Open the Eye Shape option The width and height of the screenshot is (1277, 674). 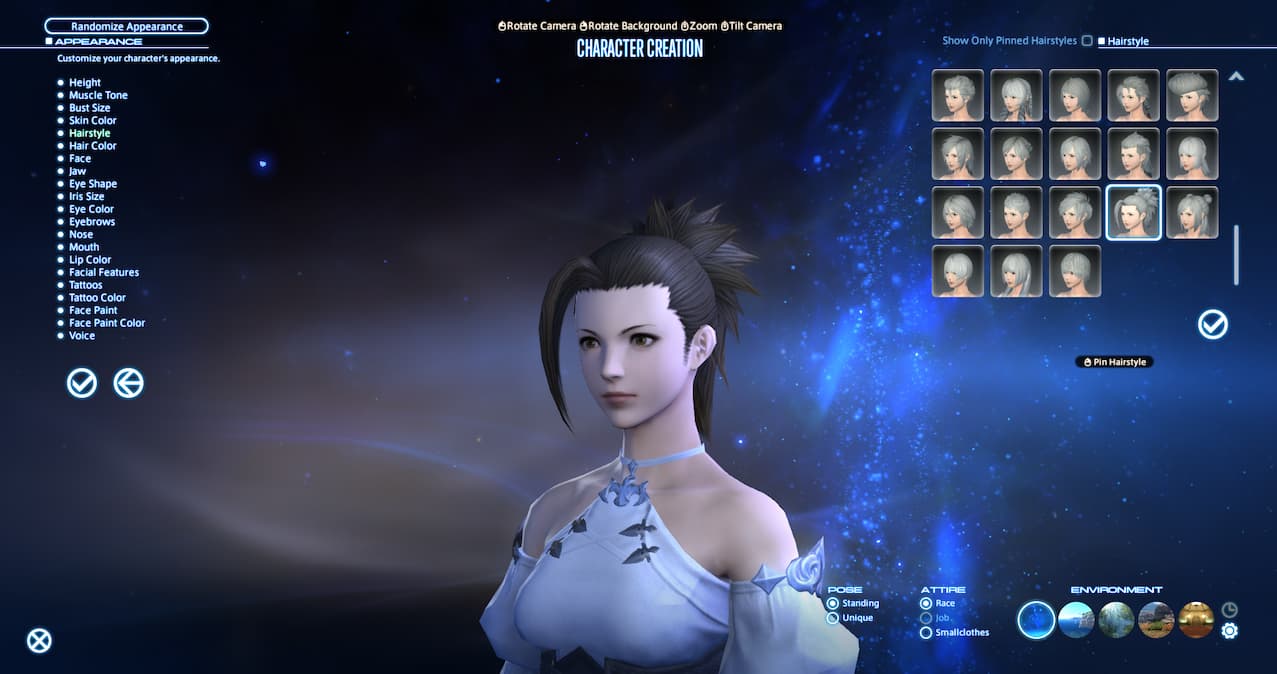click(x=92, y=184)
